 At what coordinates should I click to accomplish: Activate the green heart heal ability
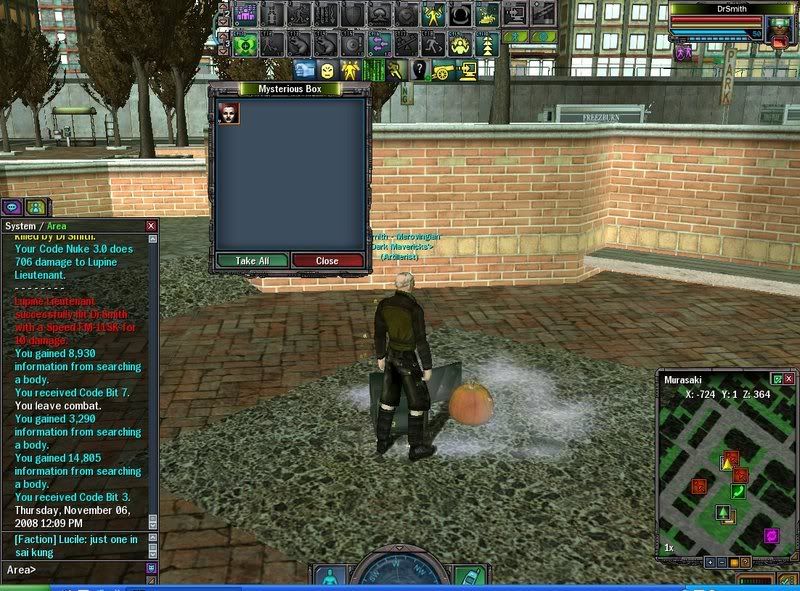(247, 44)
